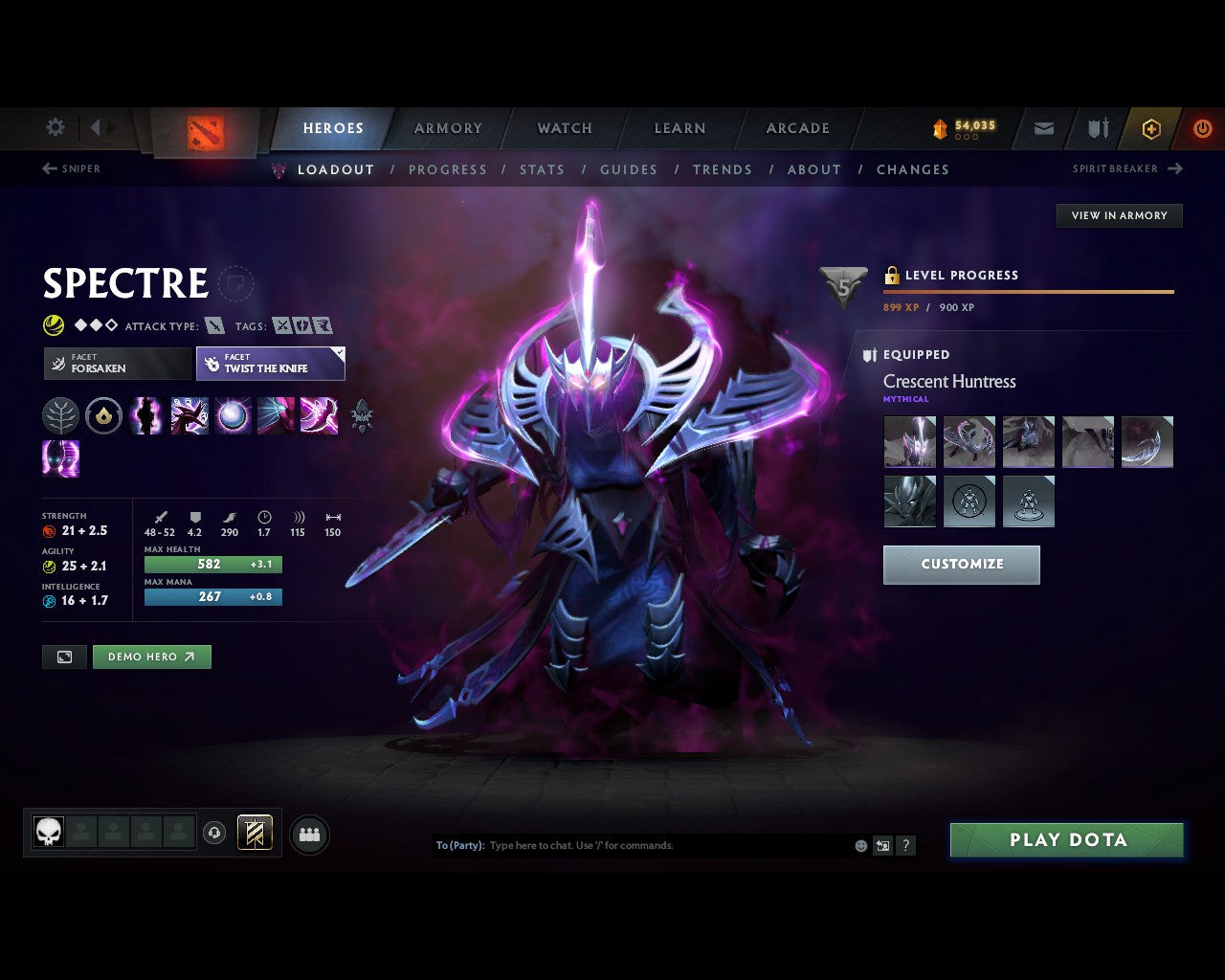The height and width of the screenshot is (980, 1225).
Task: Click the Level Progress XP bar
Action: [1029, 292]
